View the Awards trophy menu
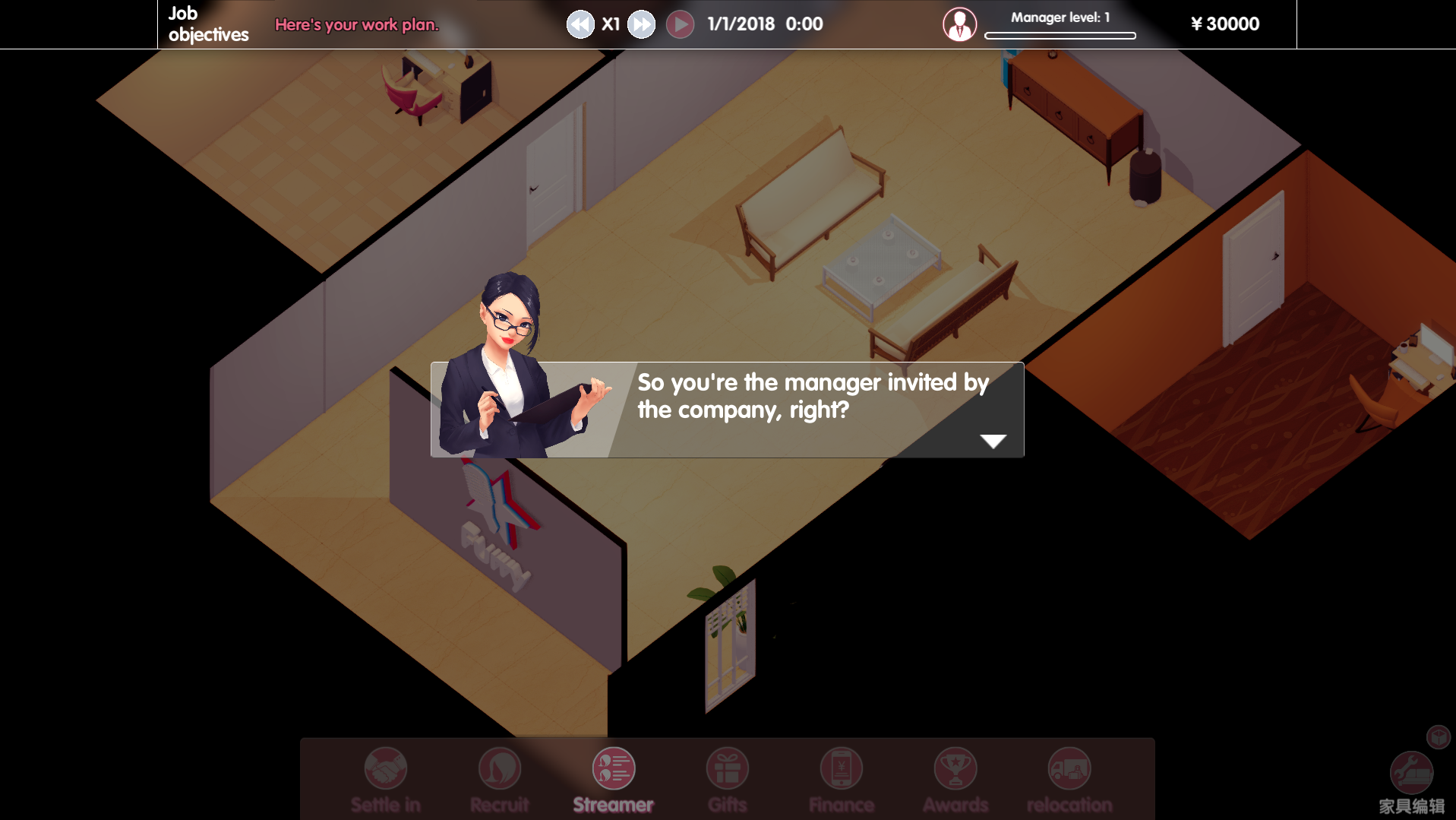Screen dimensions: 1456x820 [955, 769]
